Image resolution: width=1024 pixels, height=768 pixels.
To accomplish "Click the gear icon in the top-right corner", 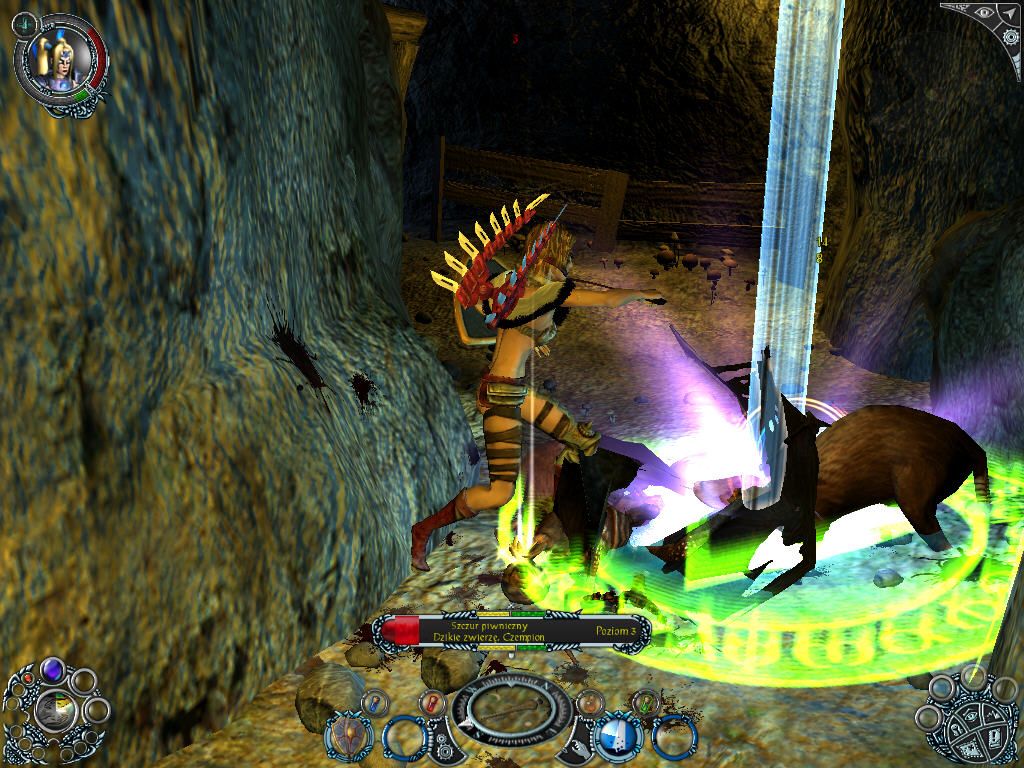I will (1010, 35).
